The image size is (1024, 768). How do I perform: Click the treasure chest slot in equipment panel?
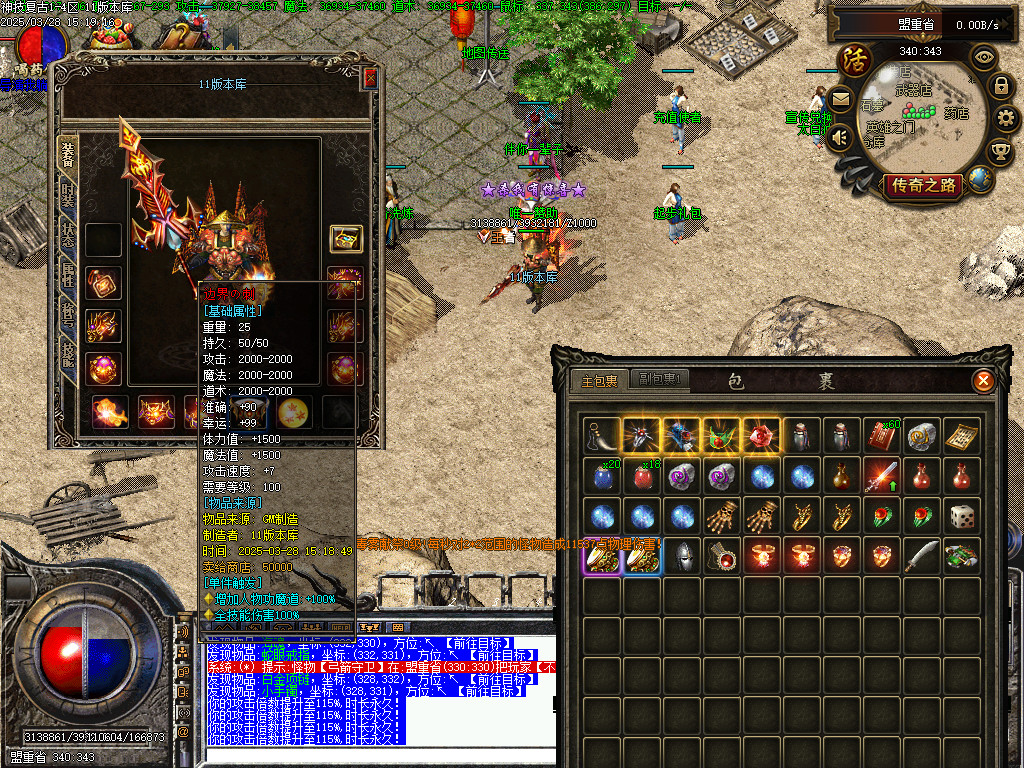coord(346,239)
